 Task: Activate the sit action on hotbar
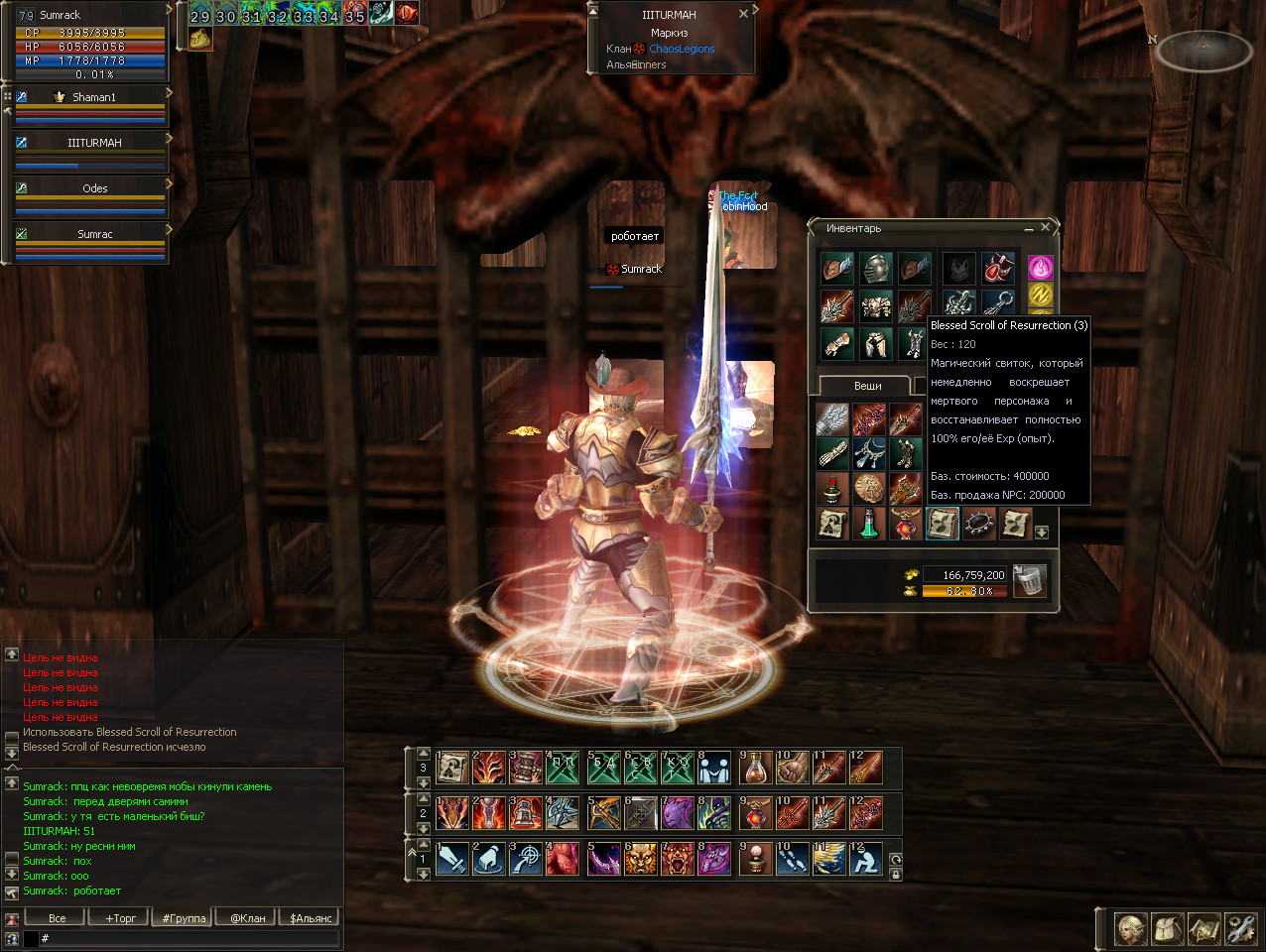[x=866, y=859]
